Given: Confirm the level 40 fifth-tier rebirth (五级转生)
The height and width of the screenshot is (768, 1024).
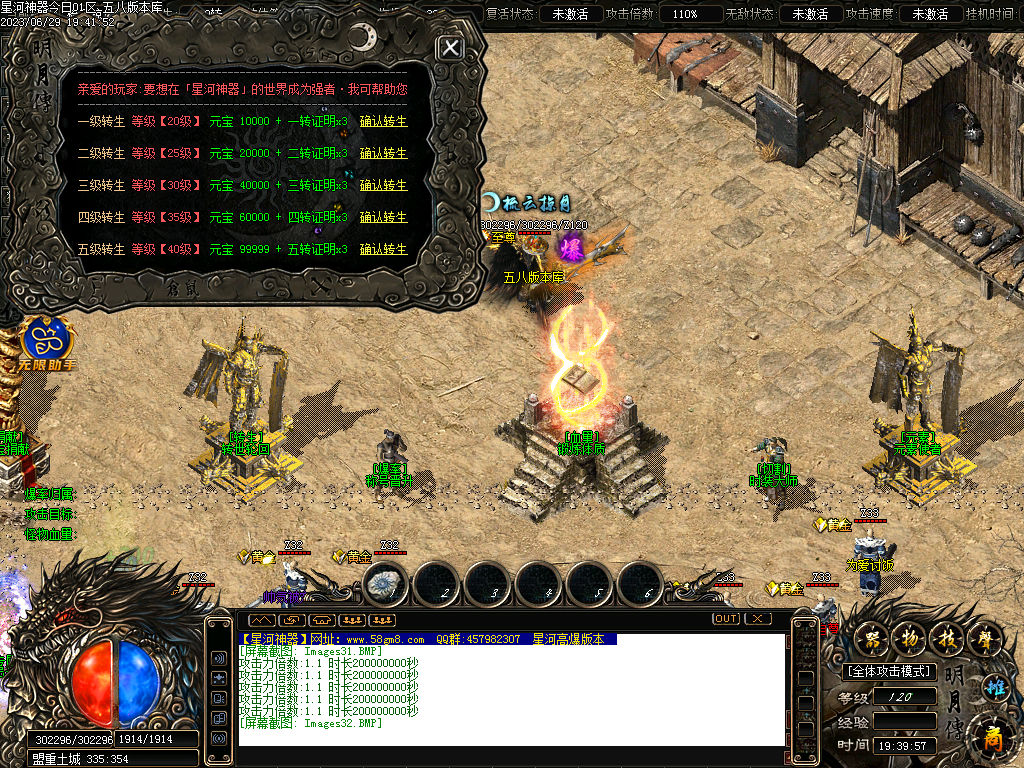Looking at the screenshot, I should pos(383,249).
